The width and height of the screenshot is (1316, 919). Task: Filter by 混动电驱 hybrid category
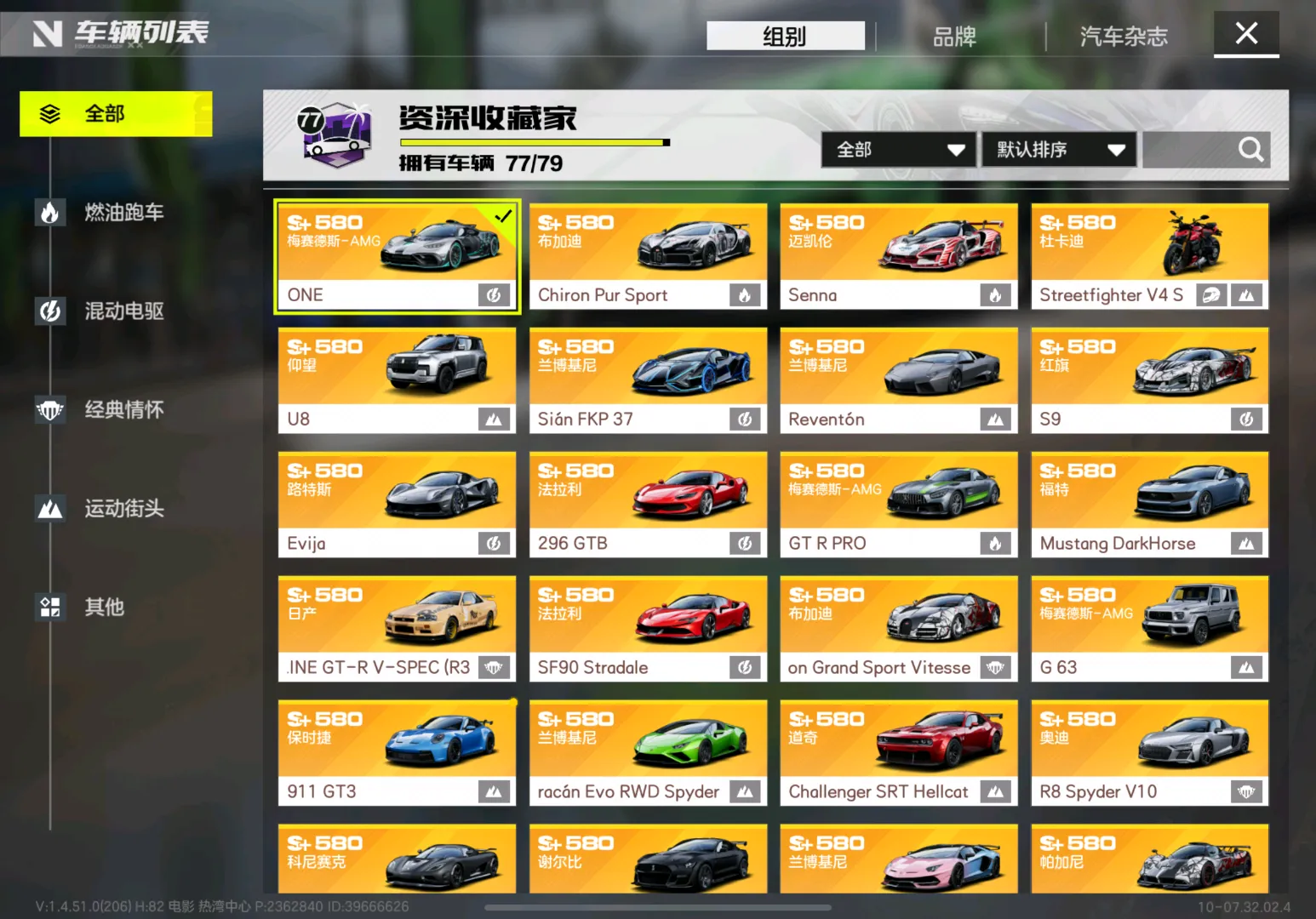[123, 311]
